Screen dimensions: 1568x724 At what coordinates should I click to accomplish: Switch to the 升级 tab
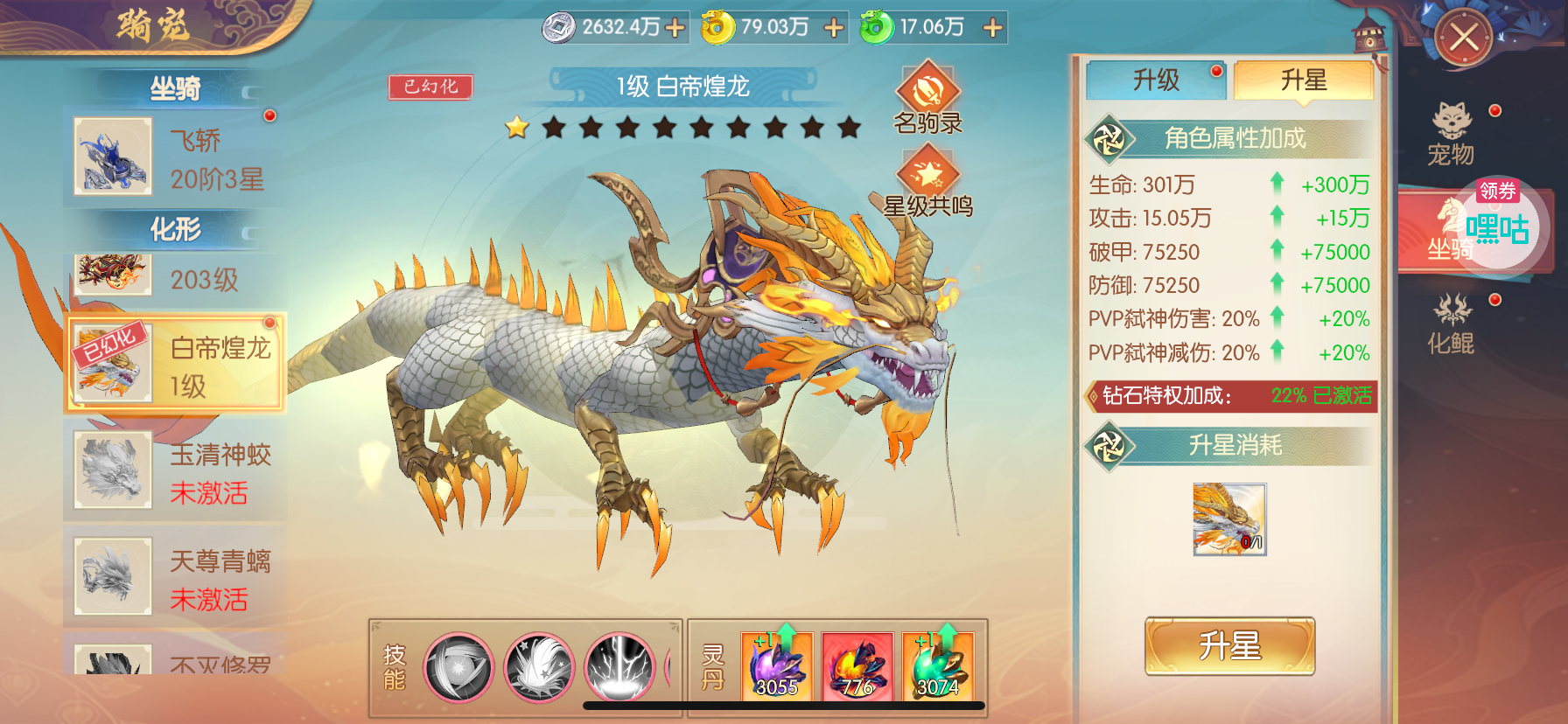(1156, 80)
